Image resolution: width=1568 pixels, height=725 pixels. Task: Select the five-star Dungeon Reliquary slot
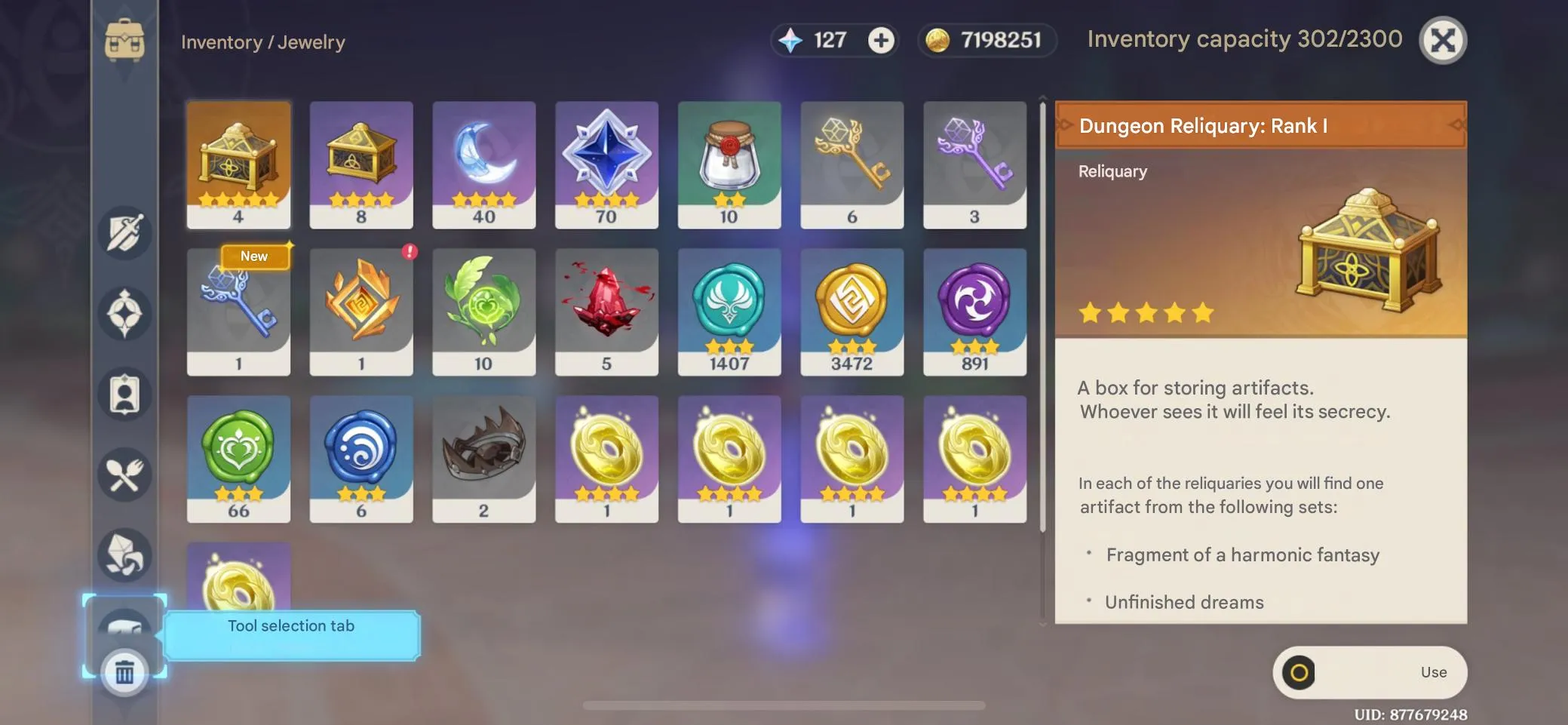coord(238,164)
